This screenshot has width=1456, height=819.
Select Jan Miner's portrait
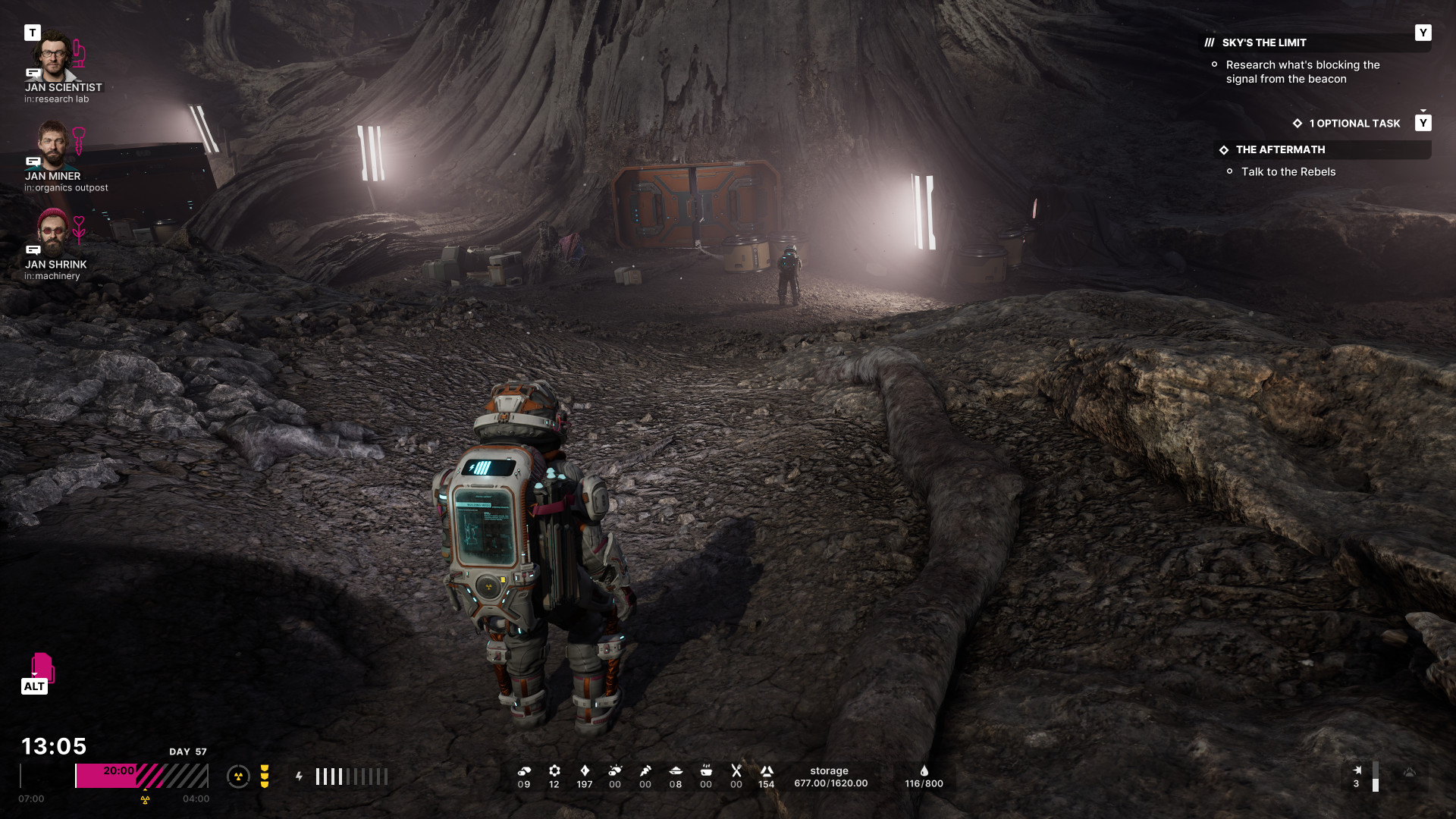click(x=53, y=144)
